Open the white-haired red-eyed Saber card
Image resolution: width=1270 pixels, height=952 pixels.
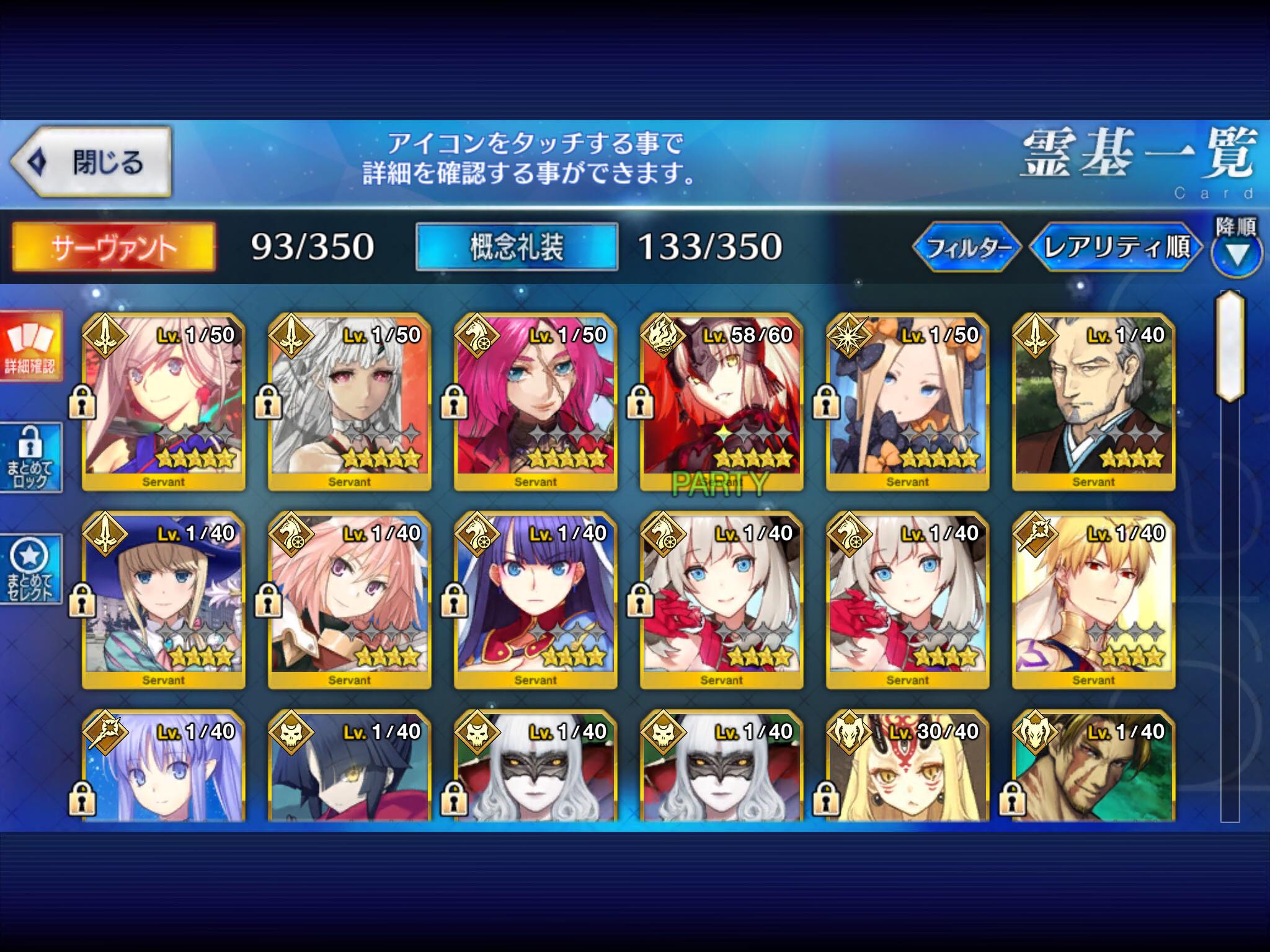[349, 402]
